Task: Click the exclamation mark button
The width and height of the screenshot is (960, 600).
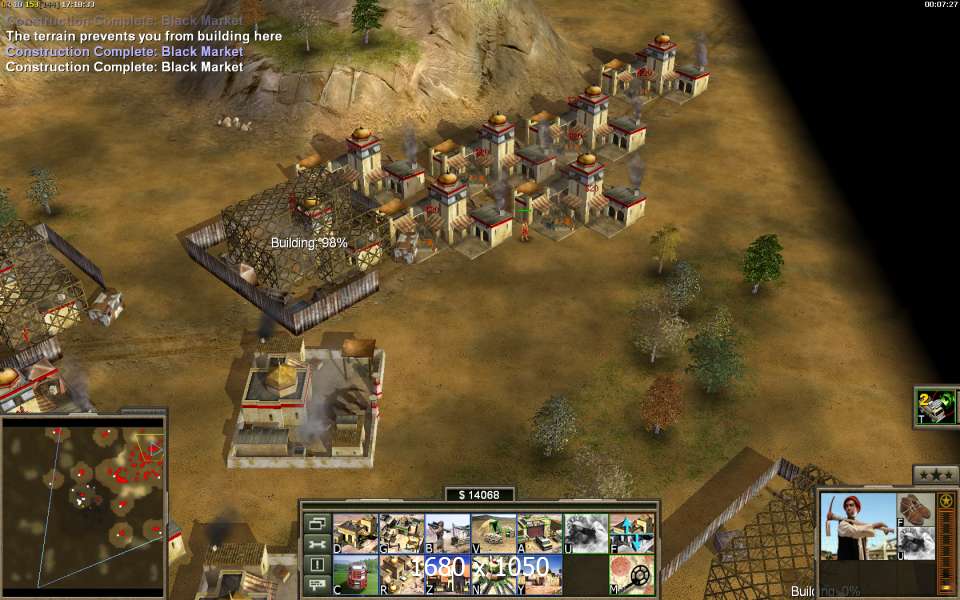Action: (x=317, y=565)
